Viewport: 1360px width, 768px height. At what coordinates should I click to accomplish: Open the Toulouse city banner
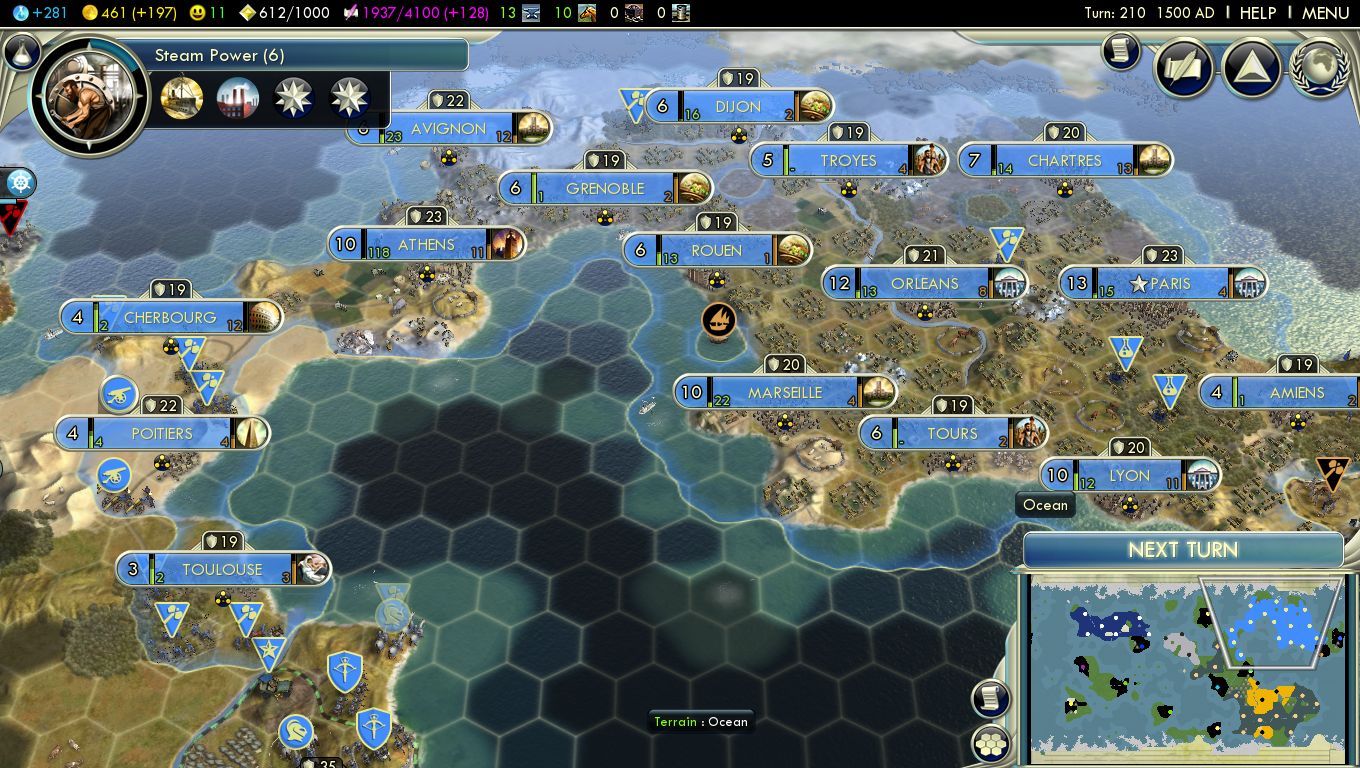coord(222,570)
